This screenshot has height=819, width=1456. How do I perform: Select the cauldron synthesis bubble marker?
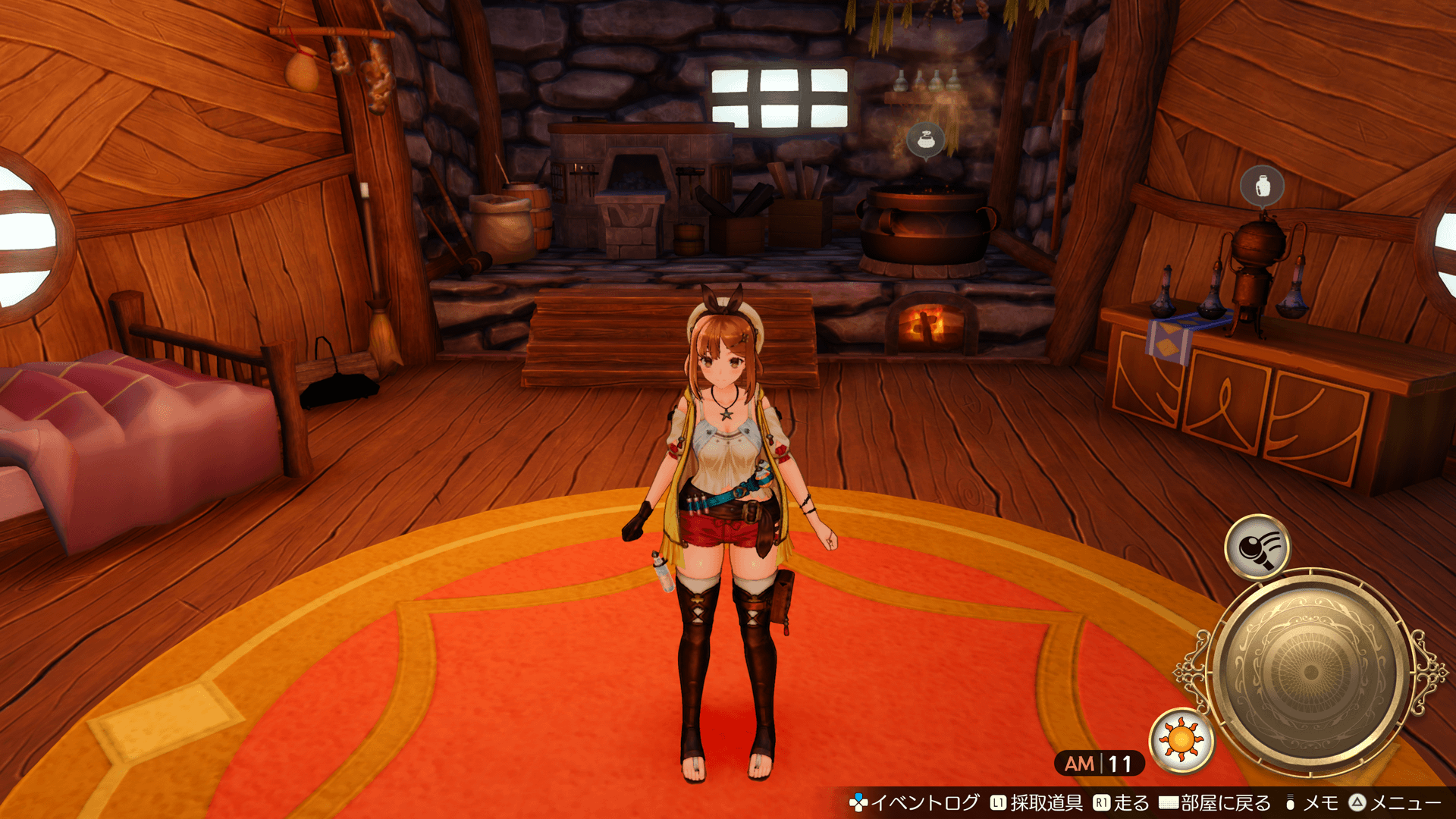click(925, 140)
